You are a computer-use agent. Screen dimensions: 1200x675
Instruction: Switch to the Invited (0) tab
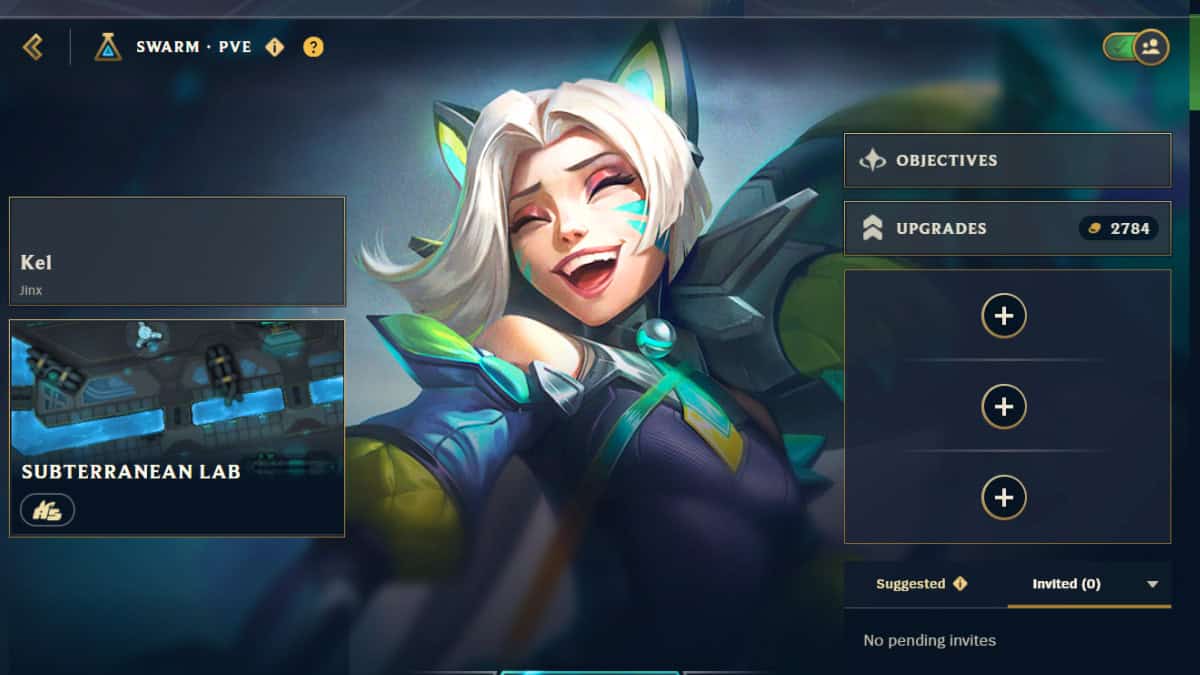click(1067, 584)
